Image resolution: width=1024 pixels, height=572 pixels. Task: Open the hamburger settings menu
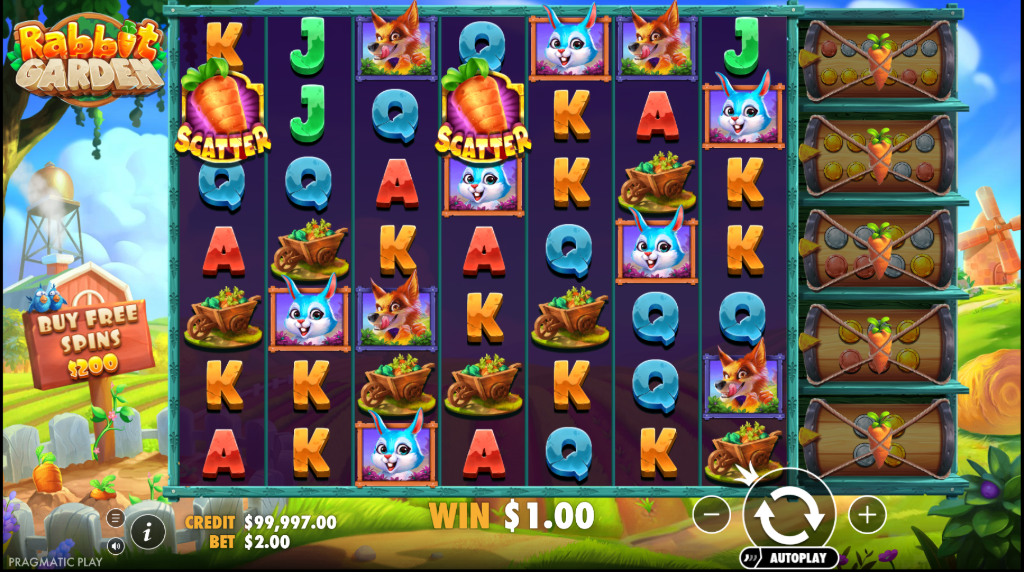(115, 517)
